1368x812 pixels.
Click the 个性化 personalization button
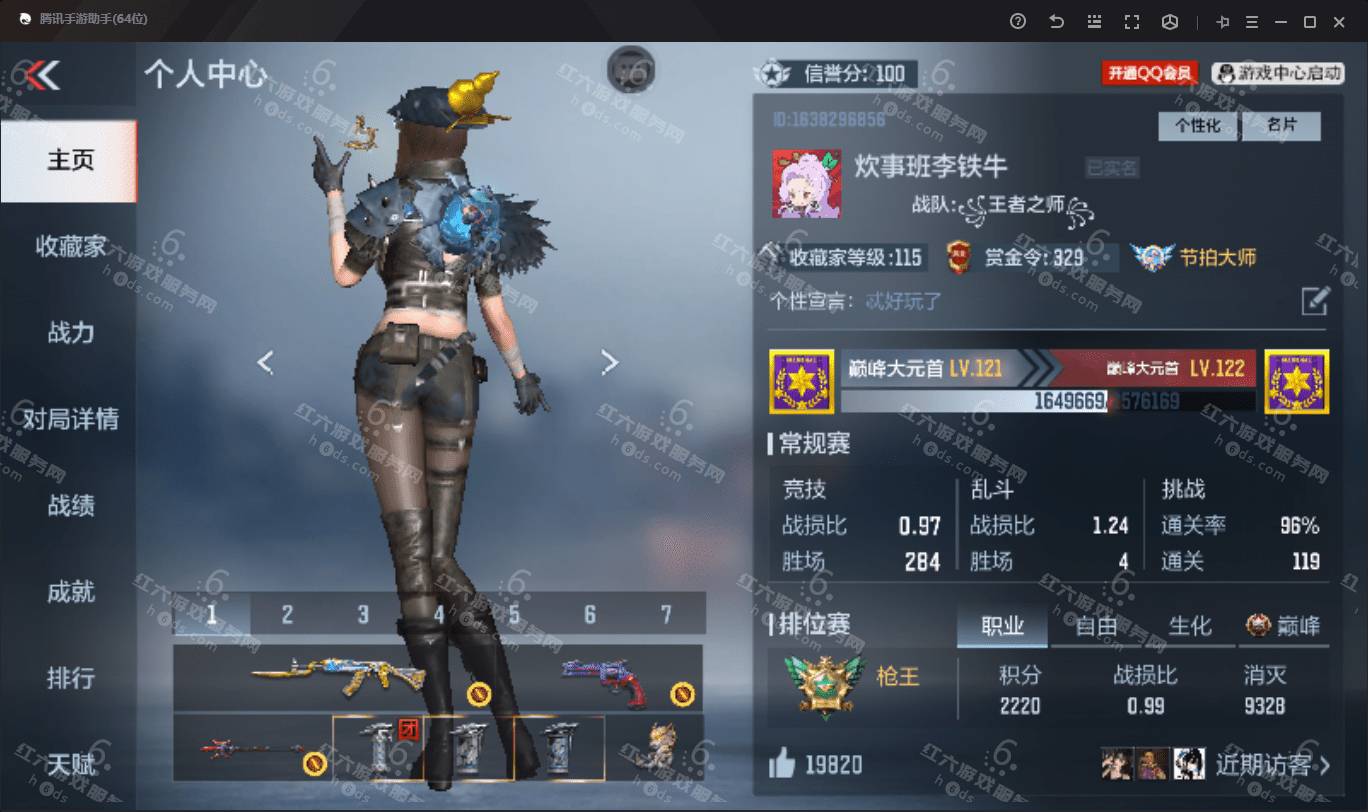(1197, 126)
